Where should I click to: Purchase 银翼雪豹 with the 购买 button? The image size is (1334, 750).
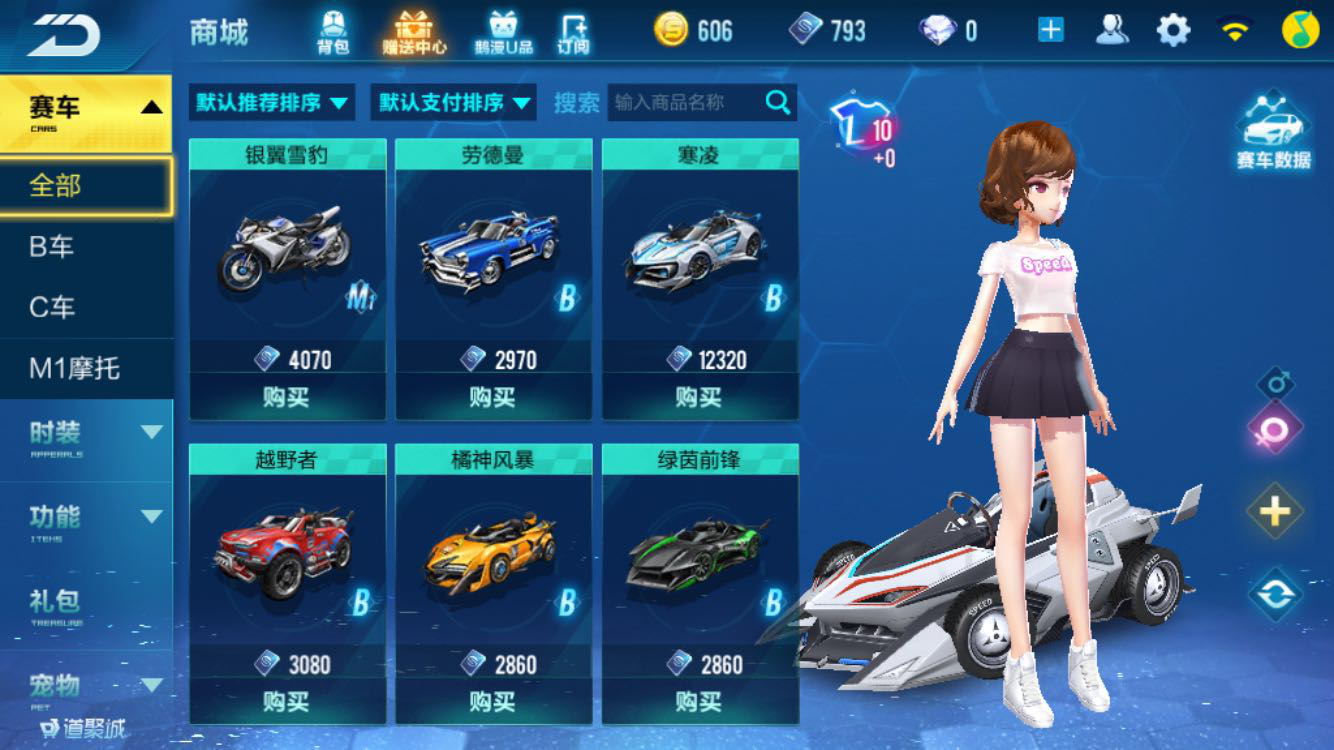pos(287,398)
